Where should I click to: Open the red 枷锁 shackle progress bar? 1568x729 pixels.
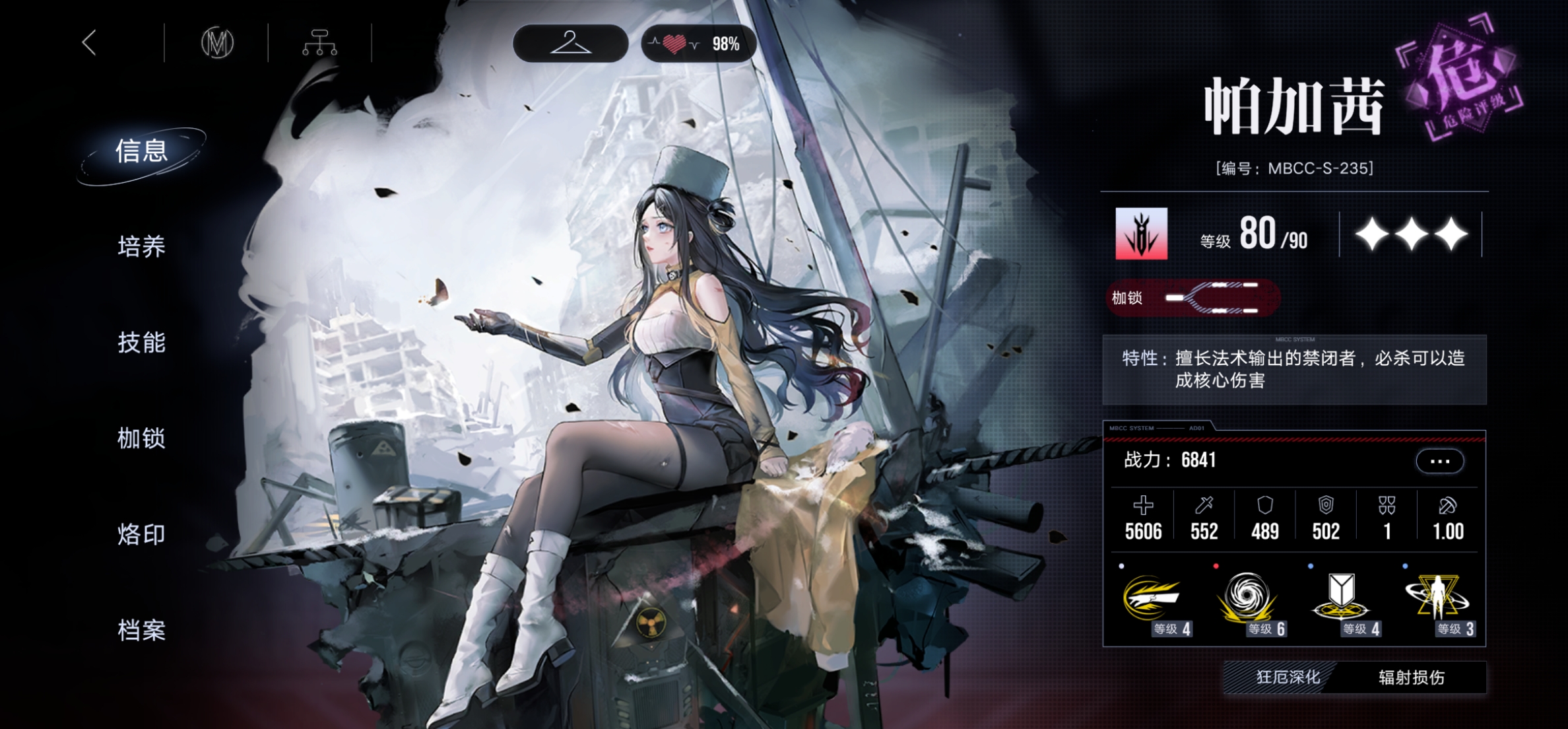pos(1193,298)
